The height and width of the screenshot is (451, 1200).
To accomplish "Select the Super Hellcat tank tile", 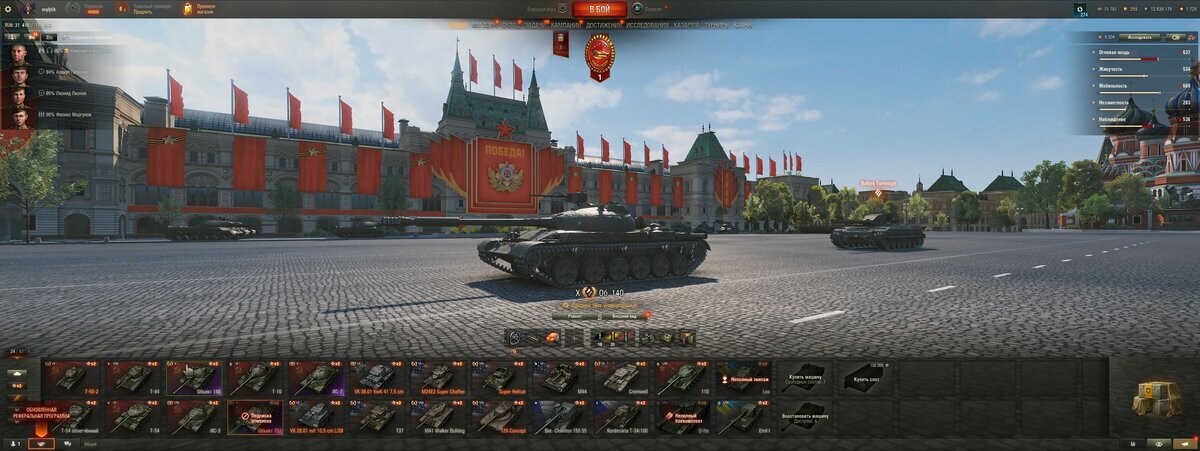I will coord(500,378).
